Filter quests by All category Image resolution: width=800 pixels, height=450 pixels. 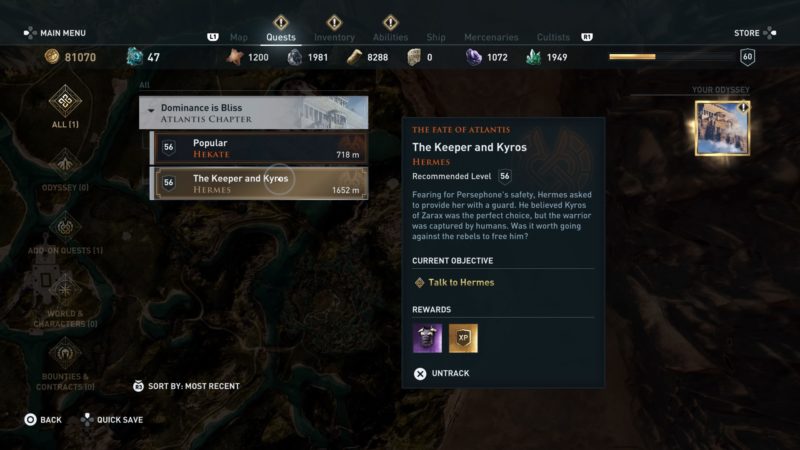click(65, 104)
